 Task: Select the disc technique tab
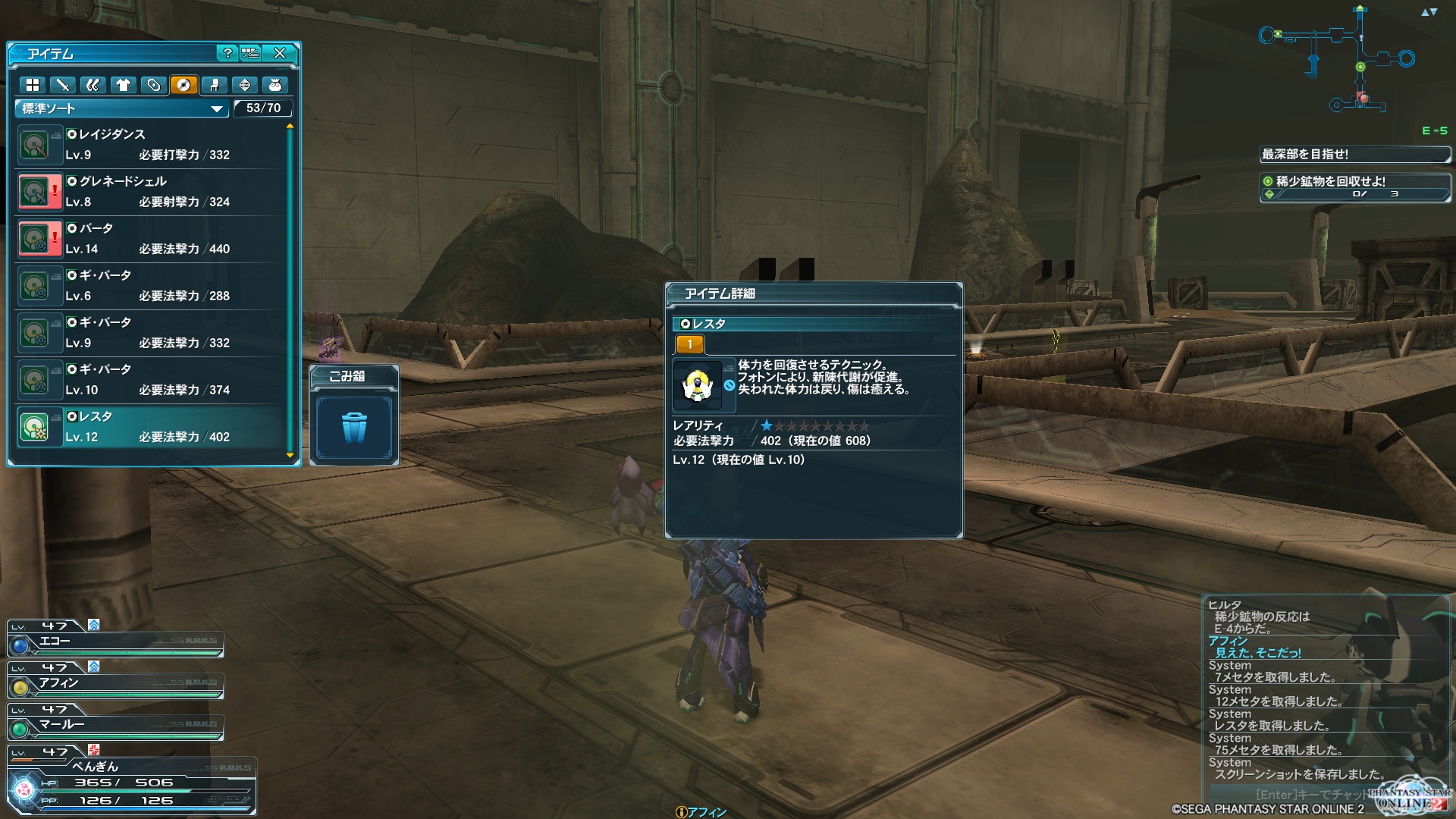coord(184,85)
